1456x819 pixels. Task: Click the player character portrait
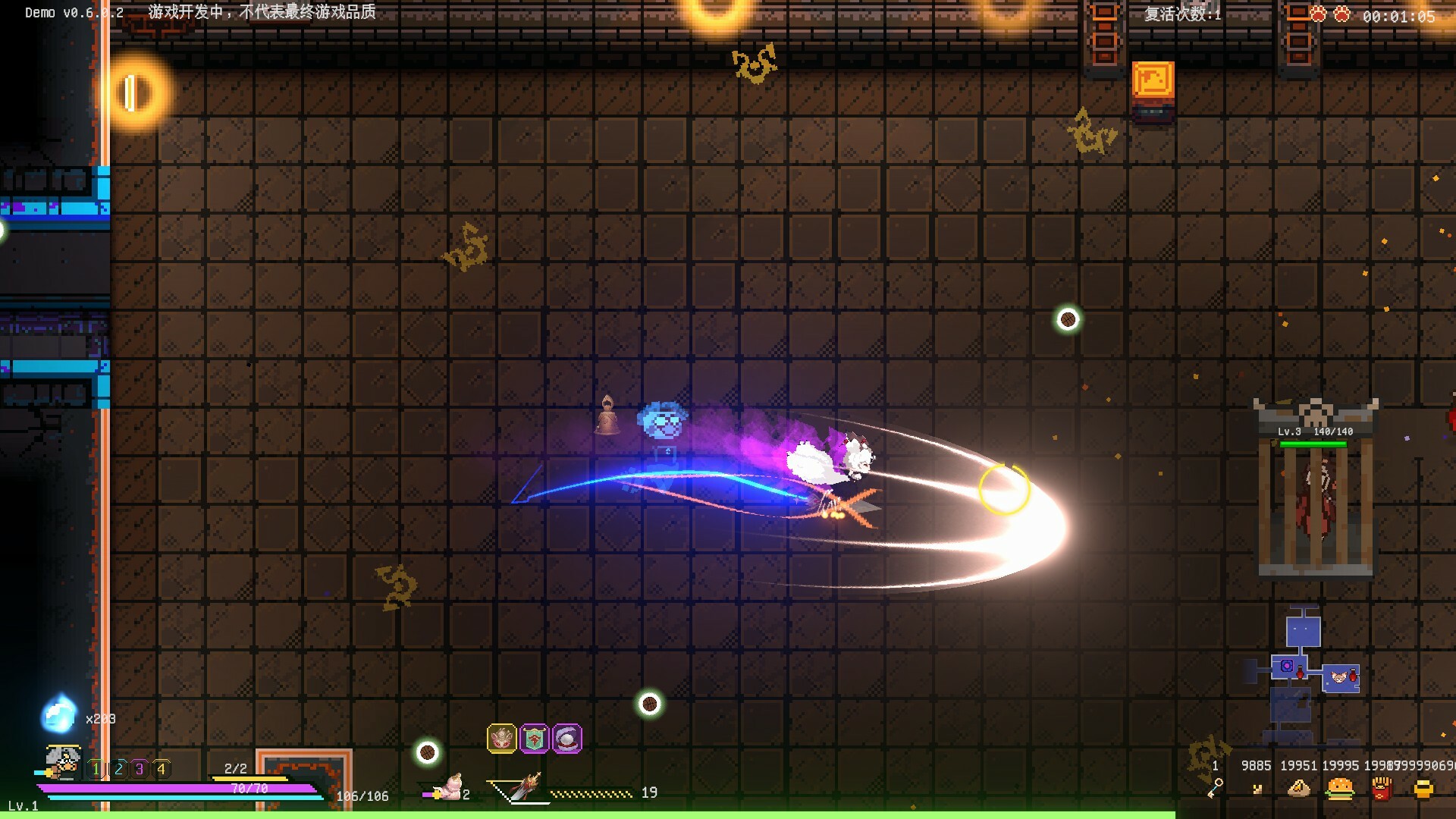pos(64,761)
